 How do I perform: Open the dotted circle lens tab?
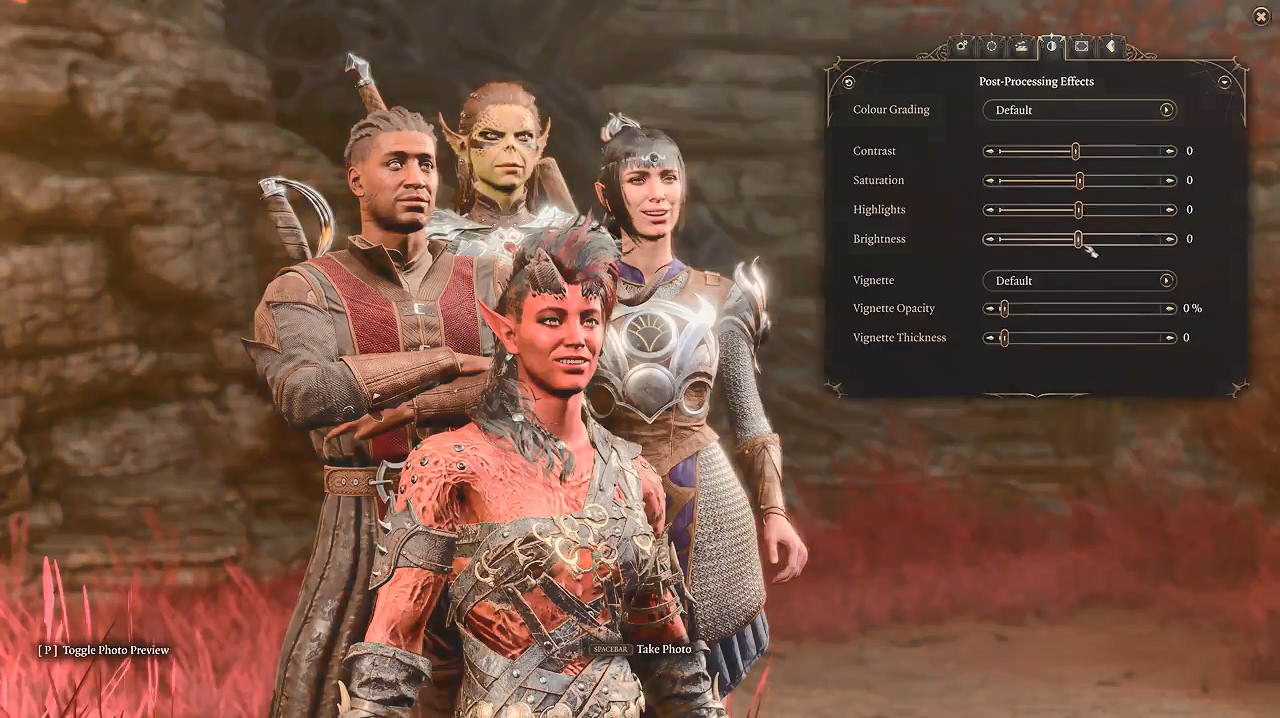991,45
